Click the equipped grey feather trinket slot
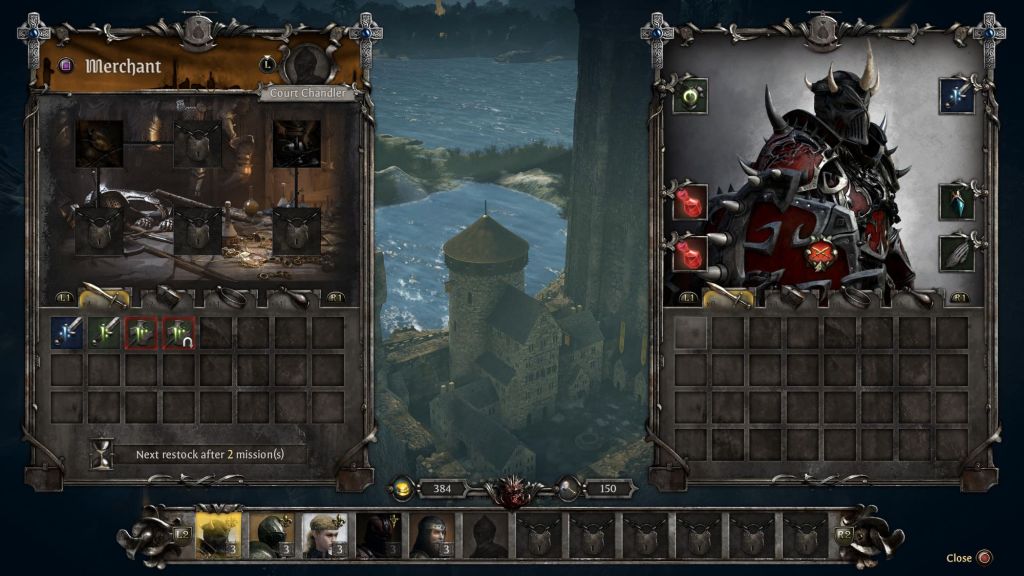 (x=957, y=252)
